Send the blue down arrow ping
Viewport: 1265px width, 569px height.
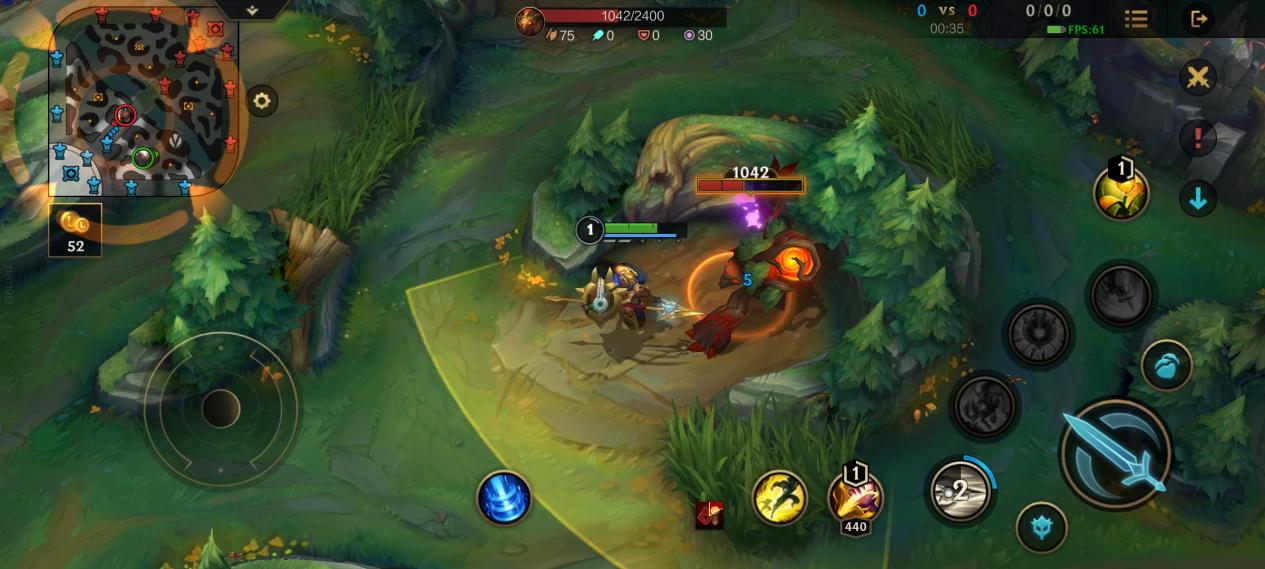1197,198
